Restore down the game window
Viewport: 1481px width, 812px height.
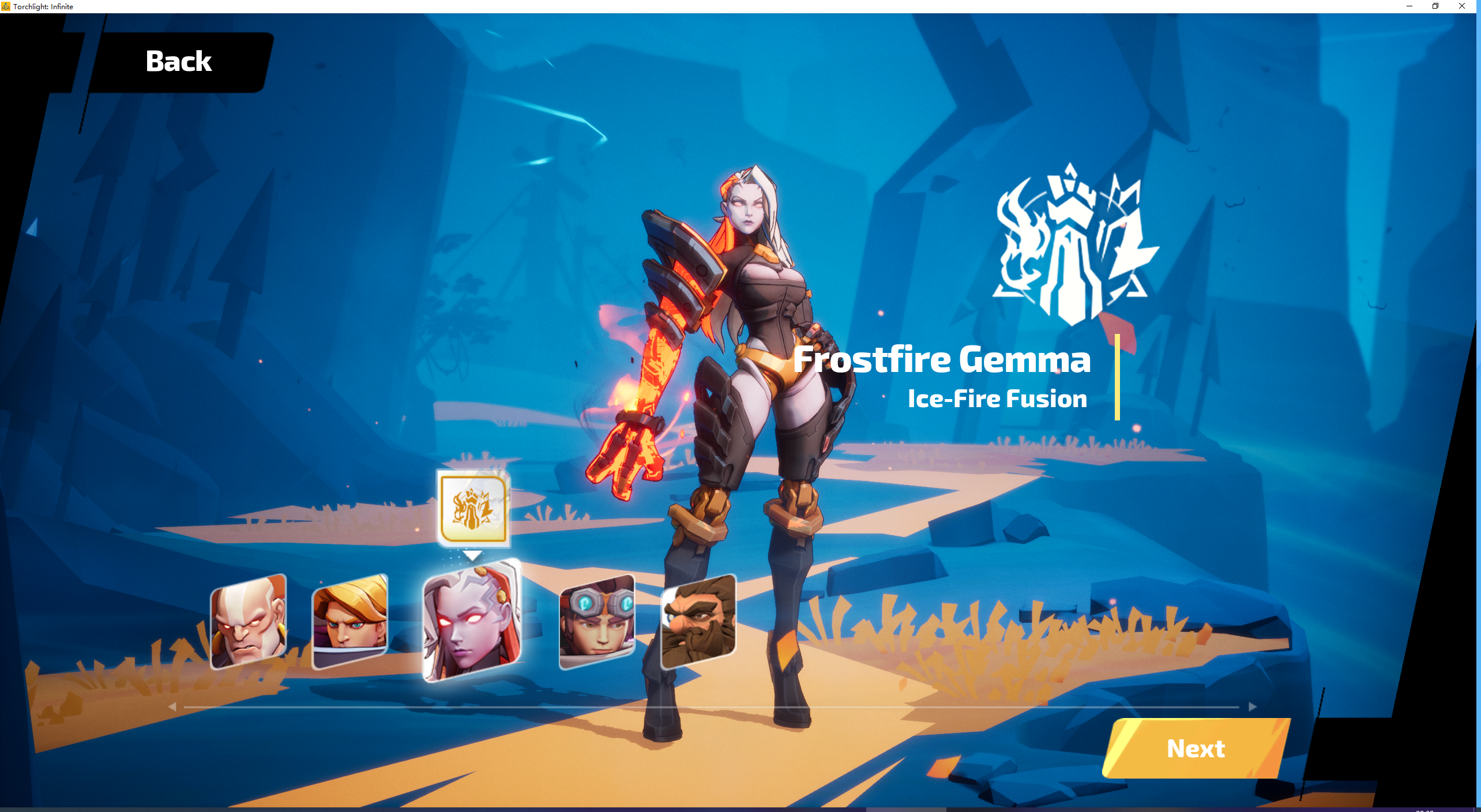1435,6
